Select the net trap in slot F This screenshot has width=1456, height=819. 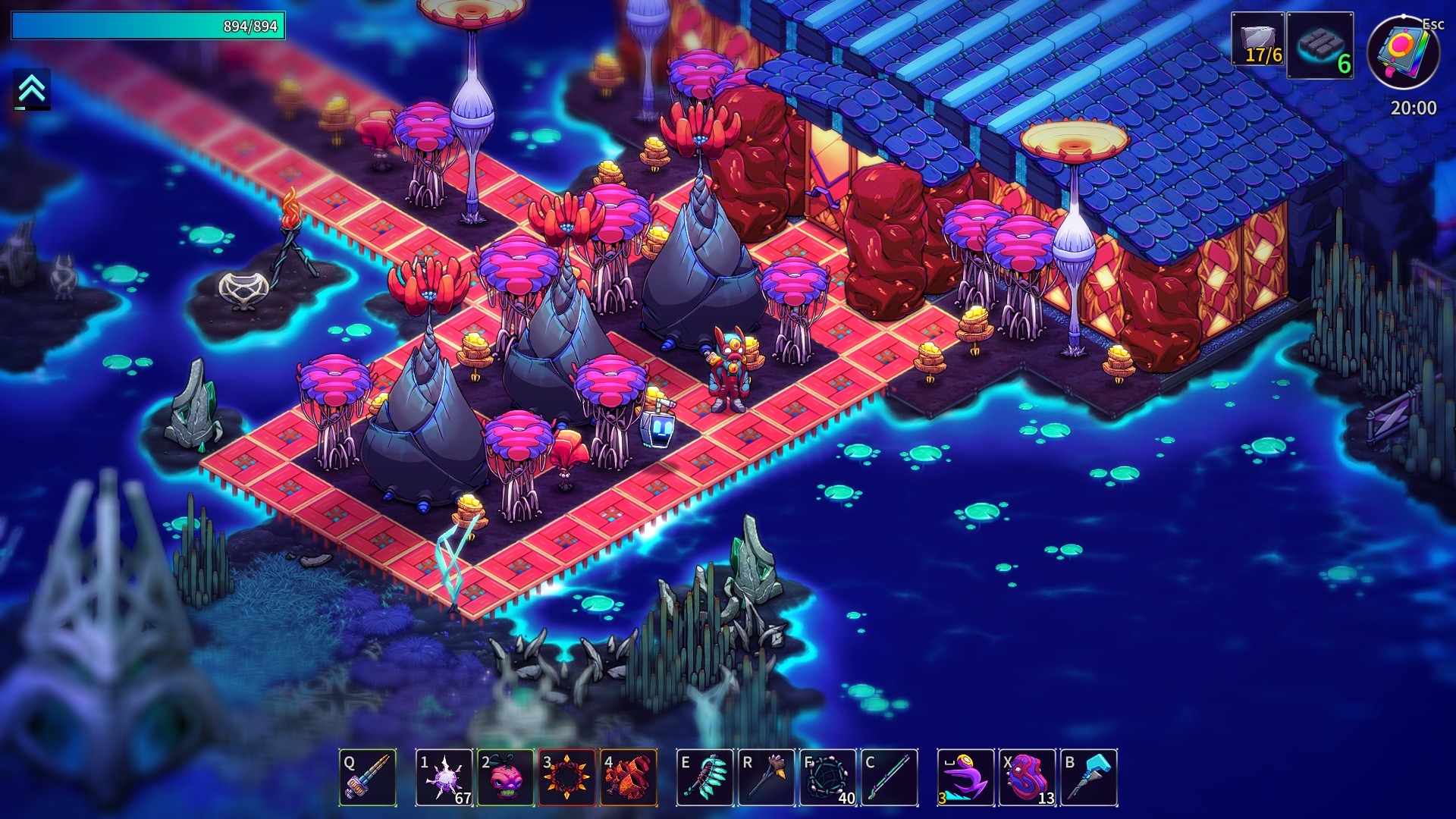click(828, 777)
